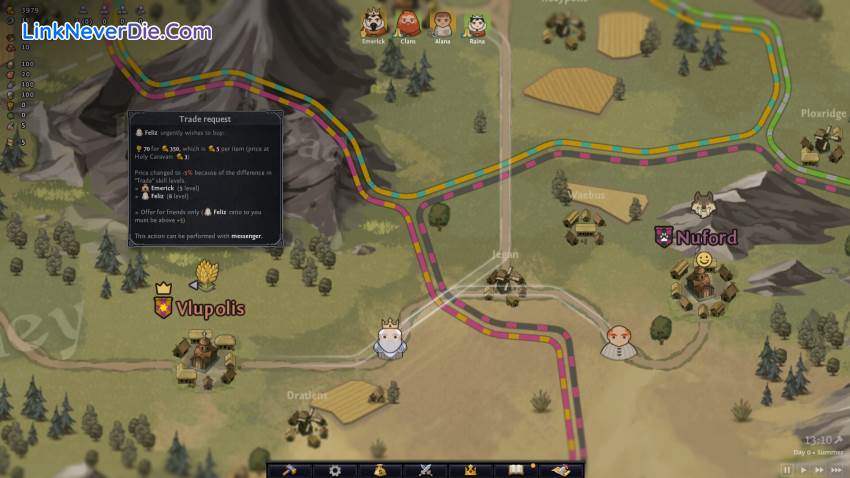Open the gear settings menu
This screenshot has height=478, width=850.
click(335, 470)
